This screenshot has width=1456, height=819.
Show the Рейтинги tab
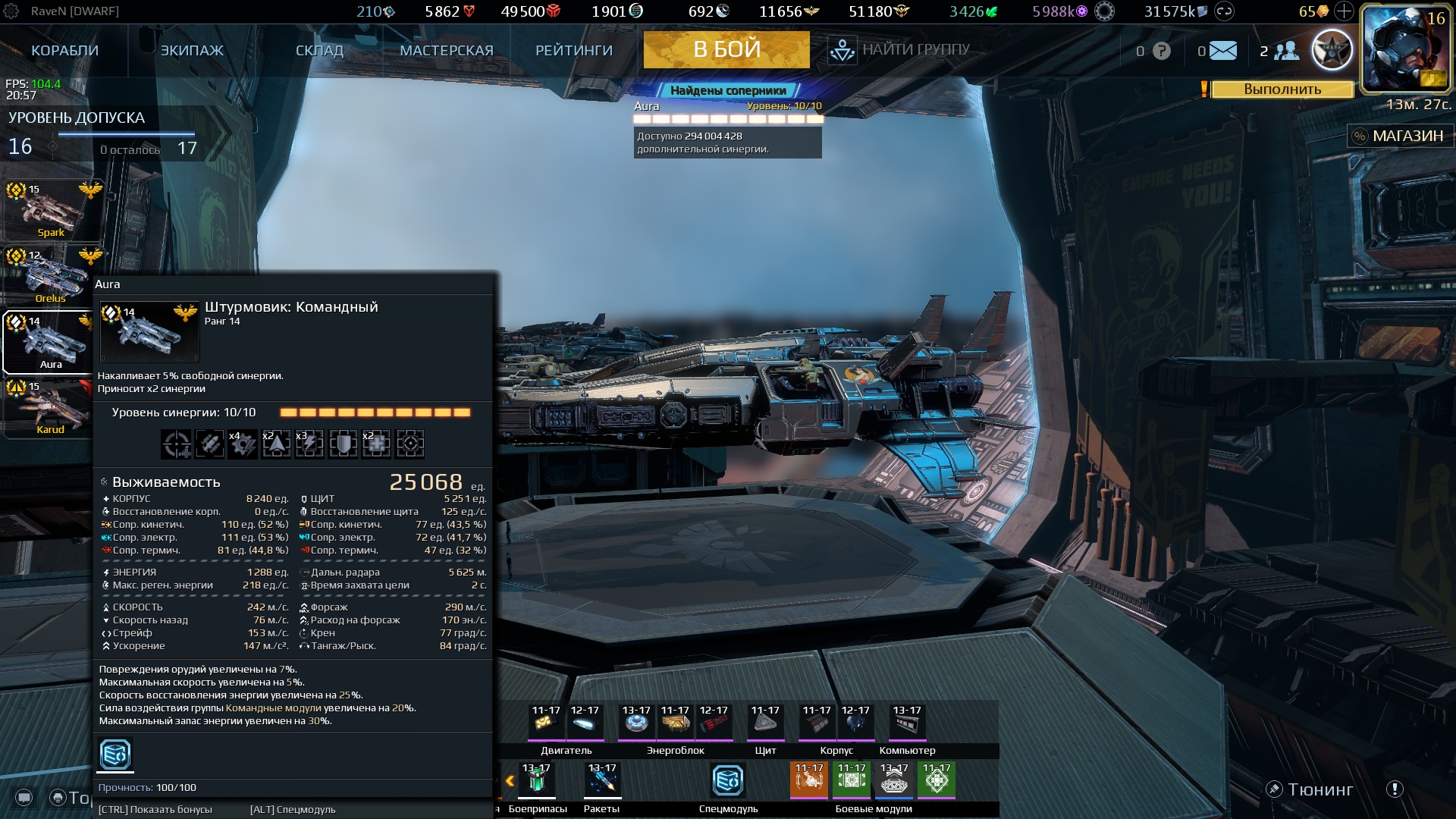(x=573, y=51)
